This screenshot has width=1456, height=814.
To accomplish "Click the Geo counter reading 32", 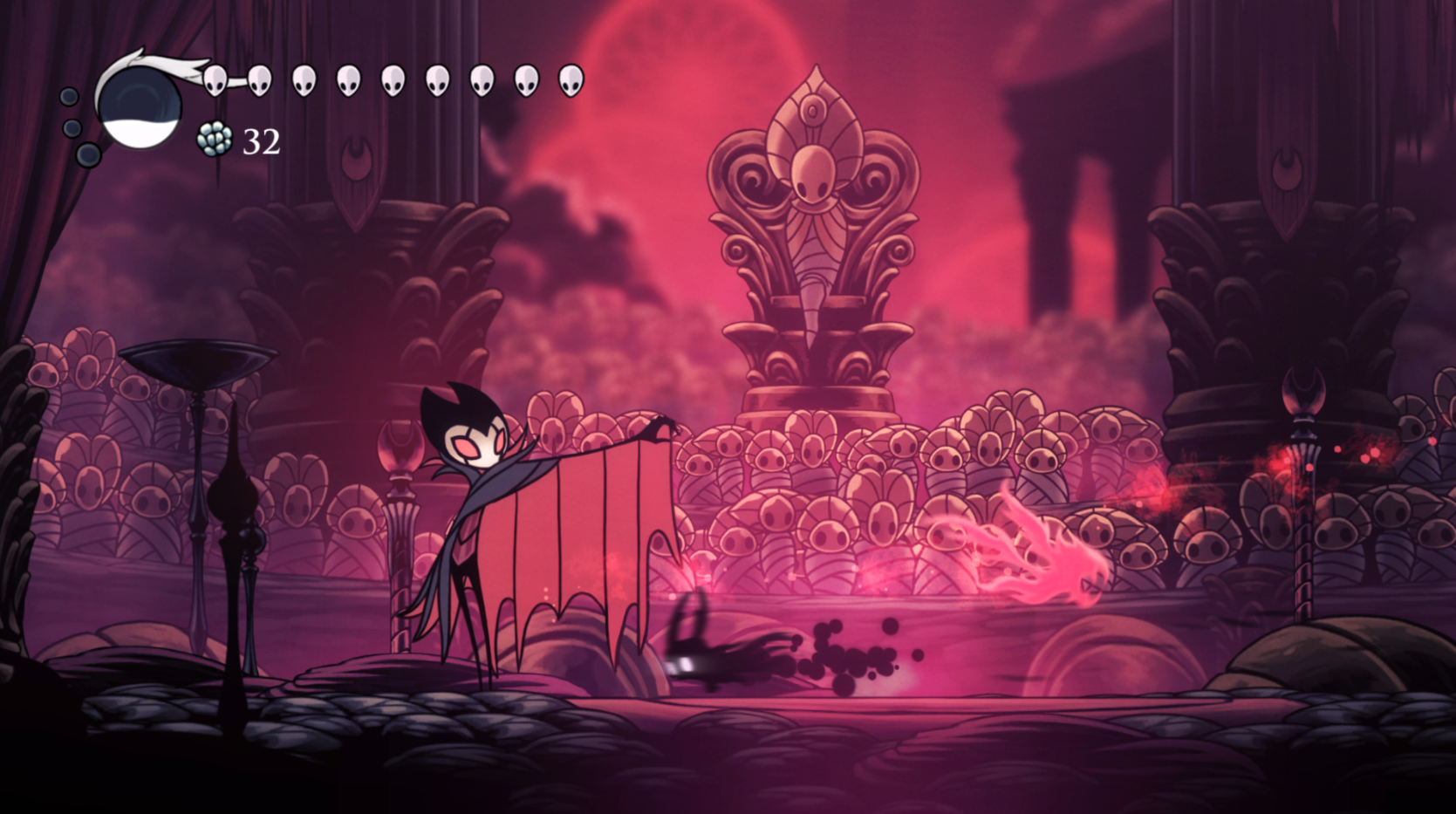I will (261, 140).
